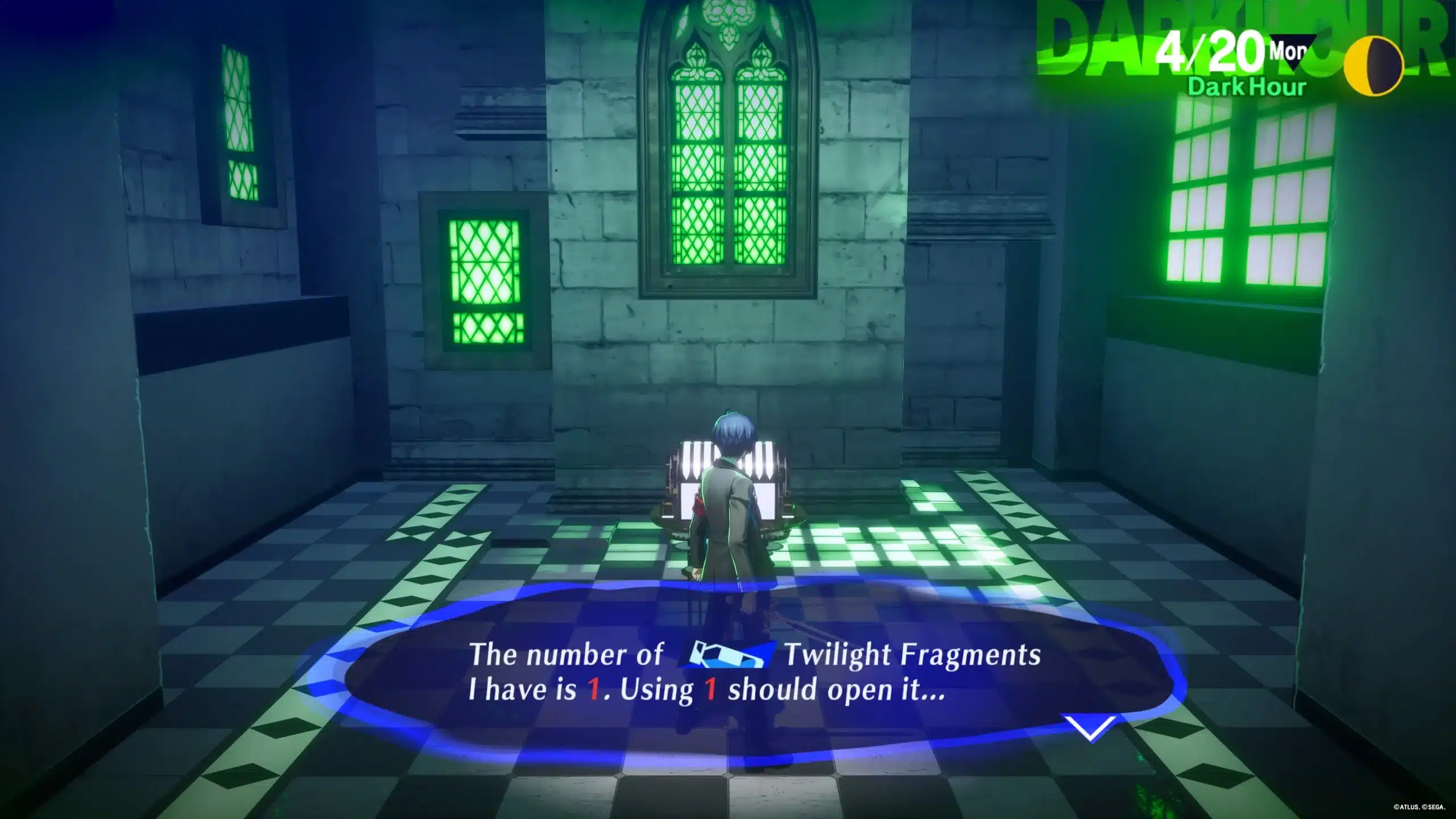Click the Mon weekday marker

pyautogui.click(x=1287, y=52)
